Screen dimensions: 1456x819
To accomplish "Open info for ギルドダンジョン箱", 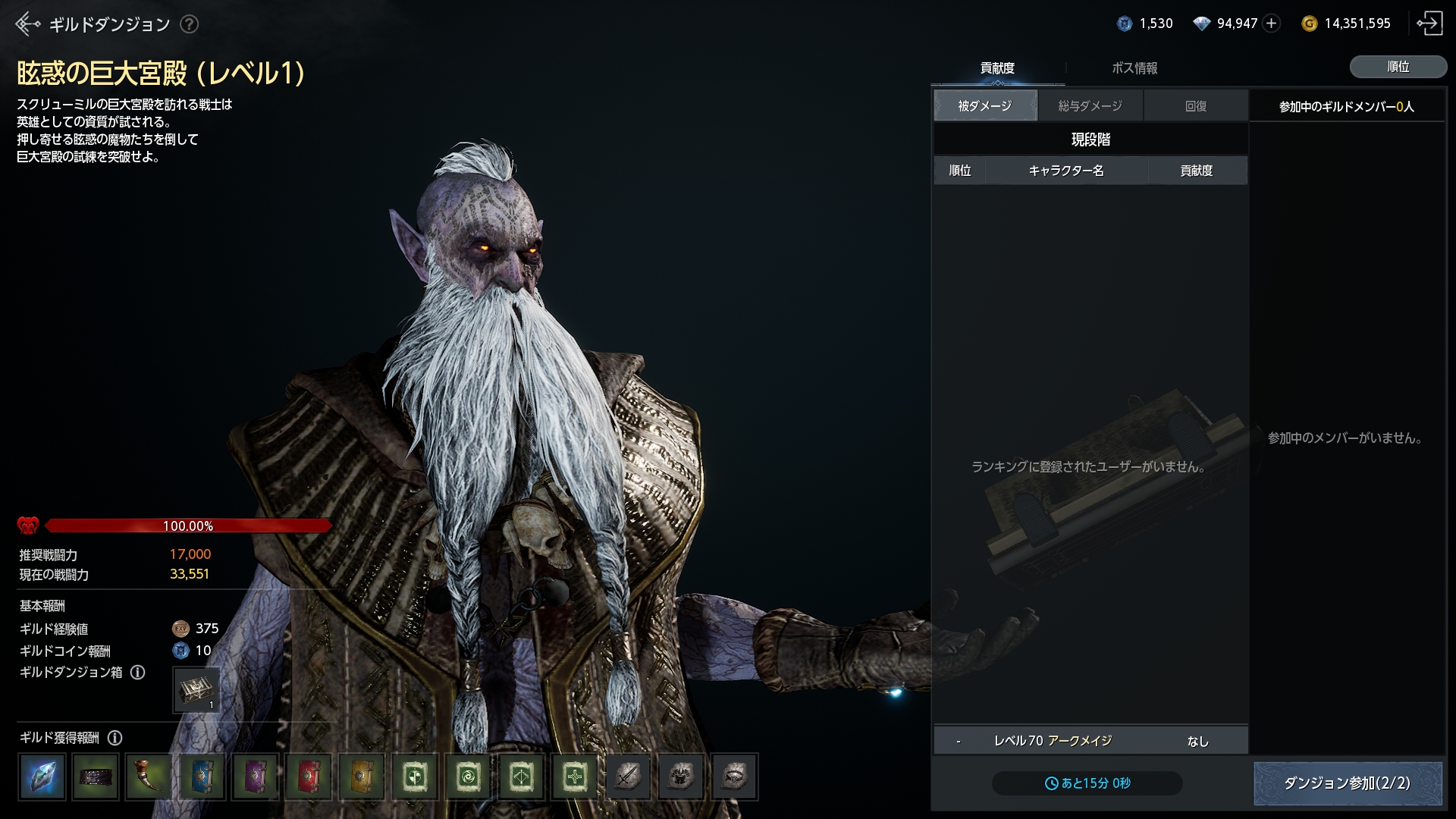I will click(x=138, y=673).
